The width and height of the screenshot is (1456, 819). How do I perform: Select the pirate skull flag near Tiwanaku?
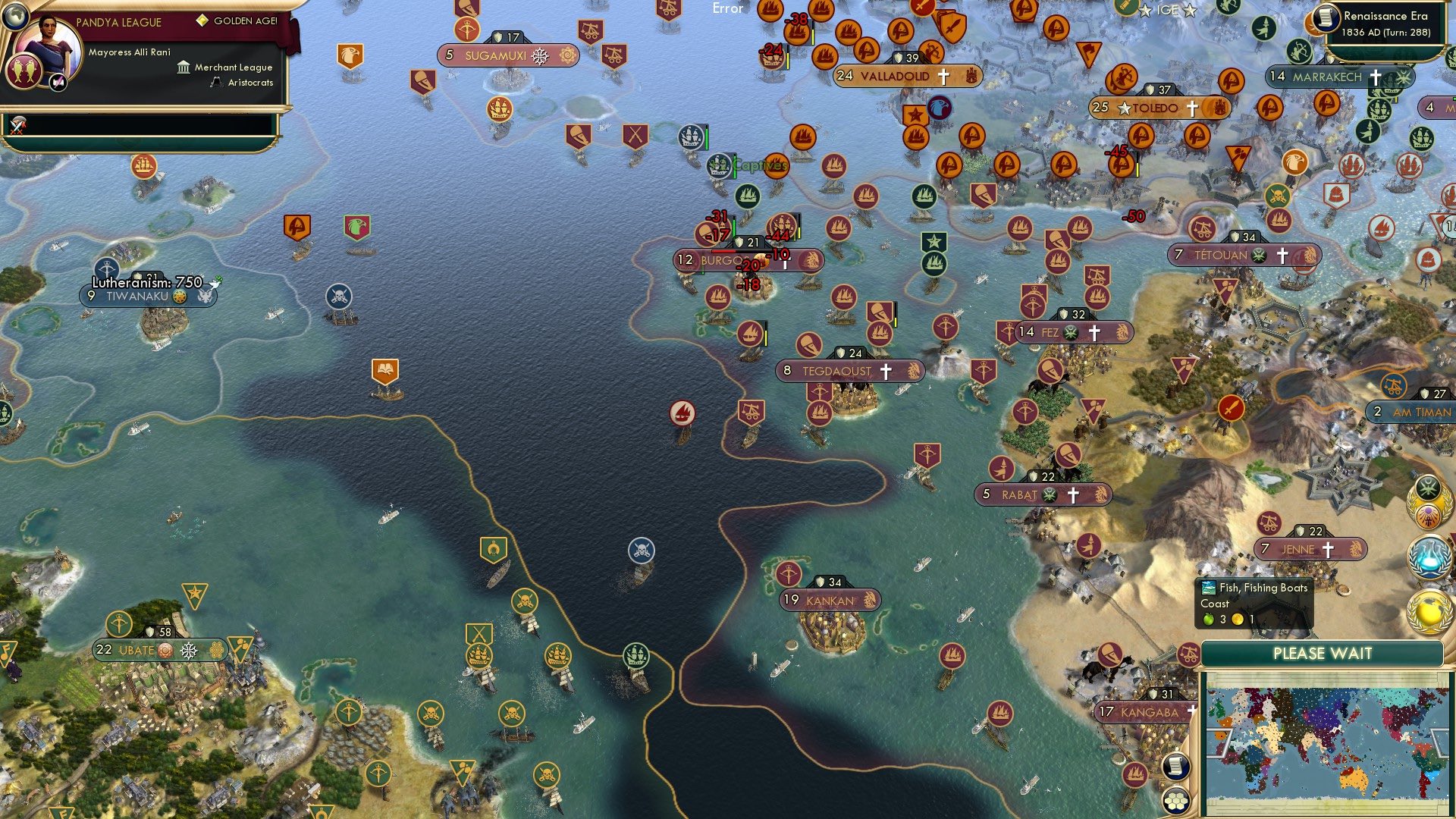[340, 295]
